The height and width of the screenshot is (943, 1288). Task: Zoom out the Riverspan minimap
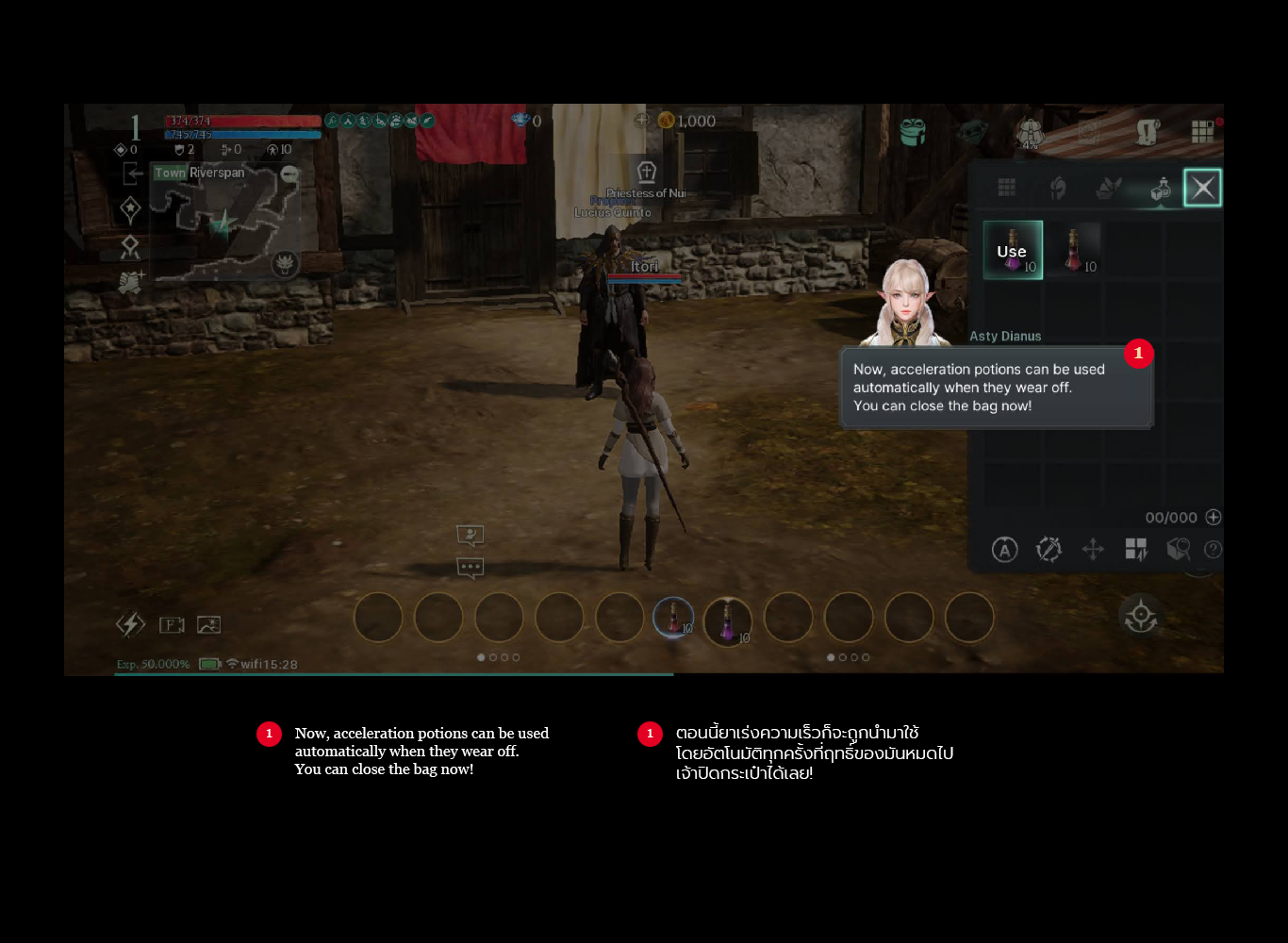click(x=289, y=174)
